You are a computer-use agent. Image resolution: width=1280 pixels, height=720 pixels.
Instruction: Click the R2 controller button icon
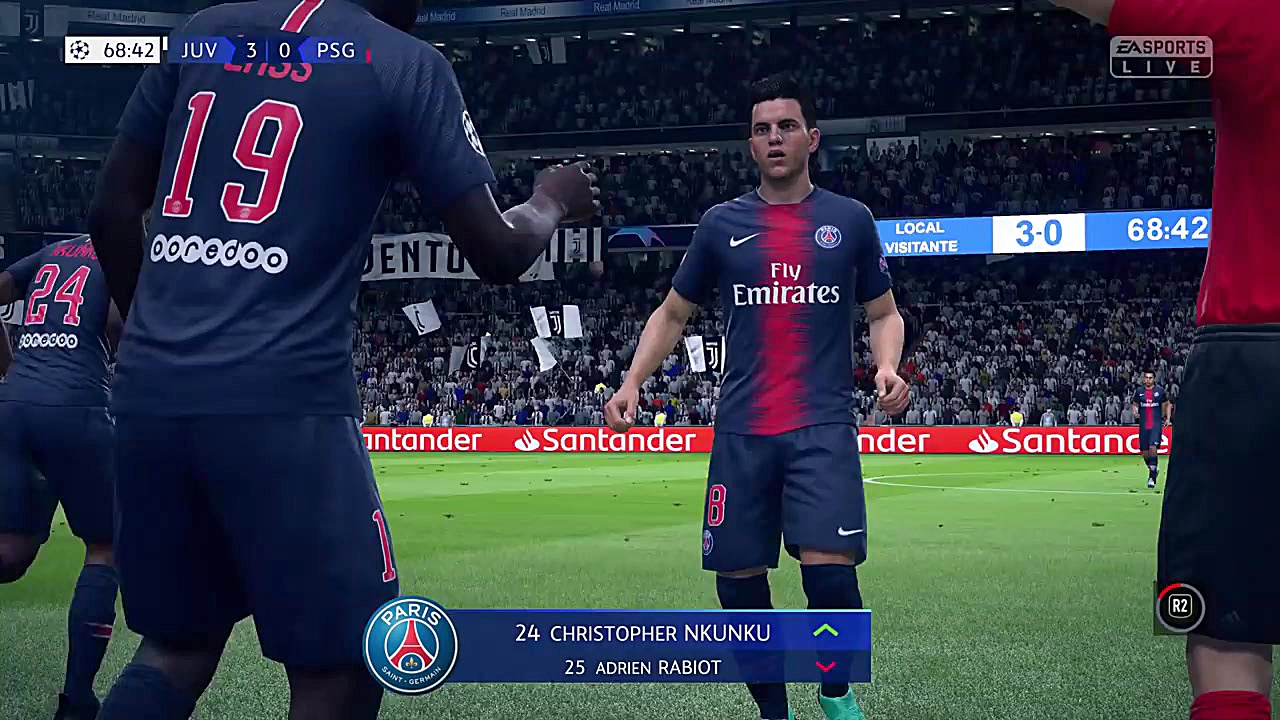(1179, 607)
